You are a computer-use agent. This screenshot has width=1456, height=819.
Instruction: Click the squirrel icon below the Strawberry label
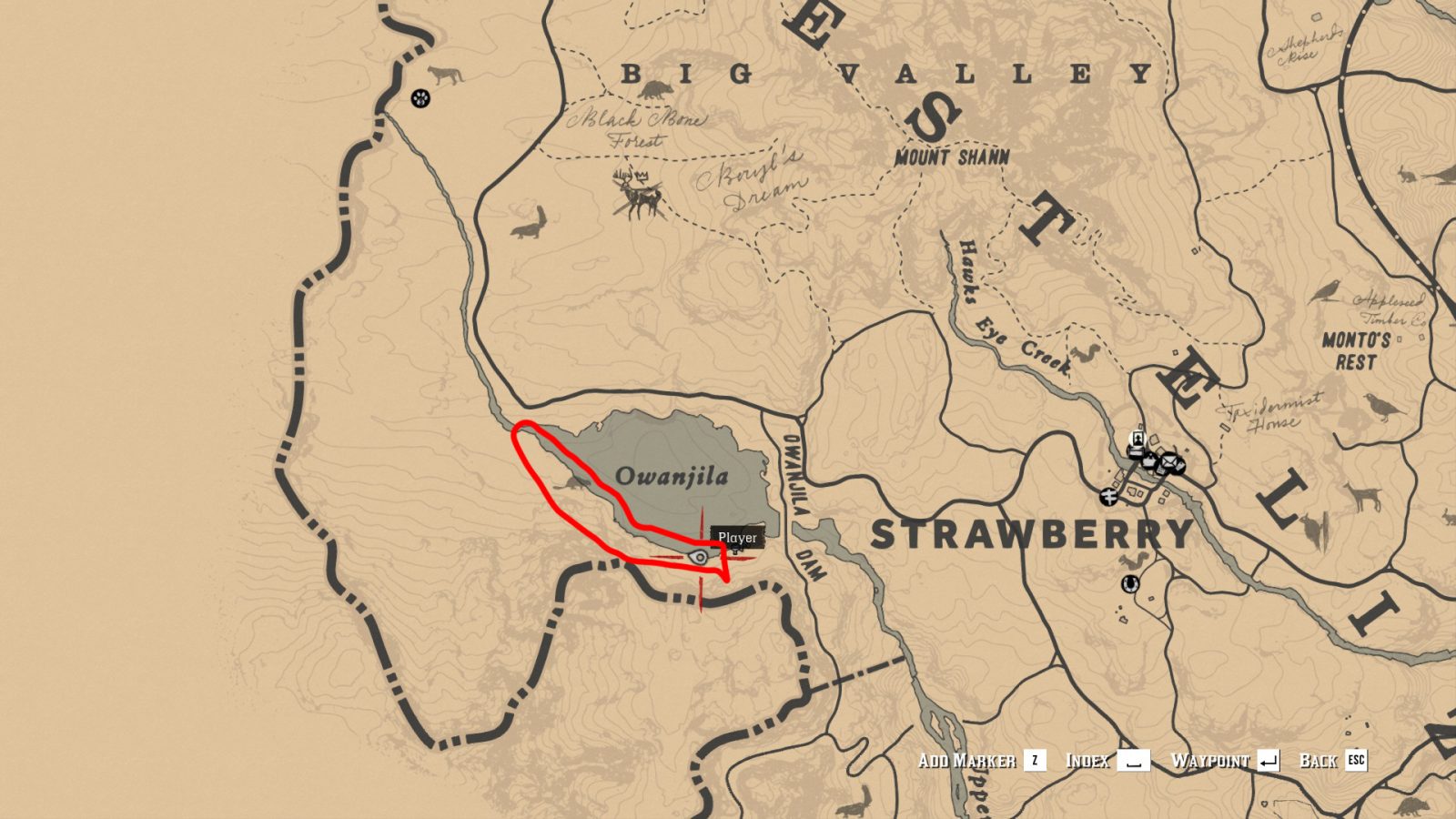1131,561
